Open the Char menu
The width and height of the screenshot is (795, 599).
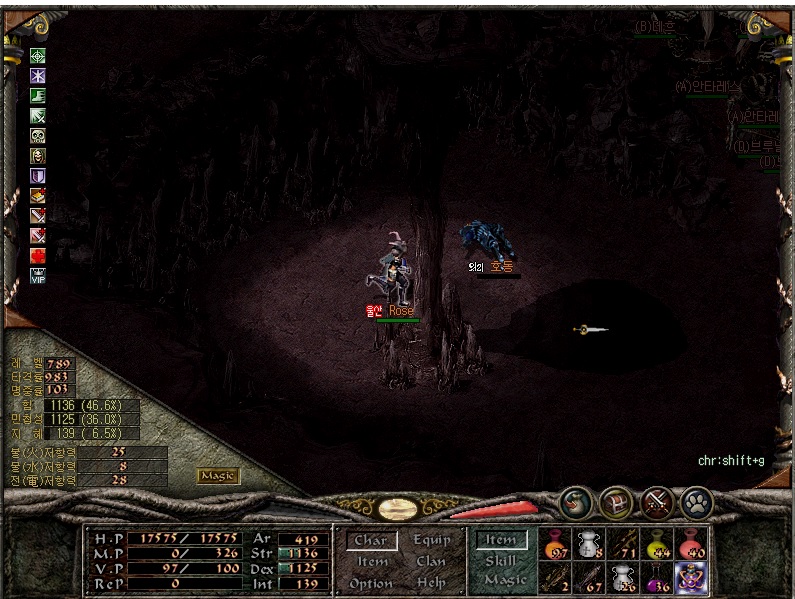tap(370, 540)
